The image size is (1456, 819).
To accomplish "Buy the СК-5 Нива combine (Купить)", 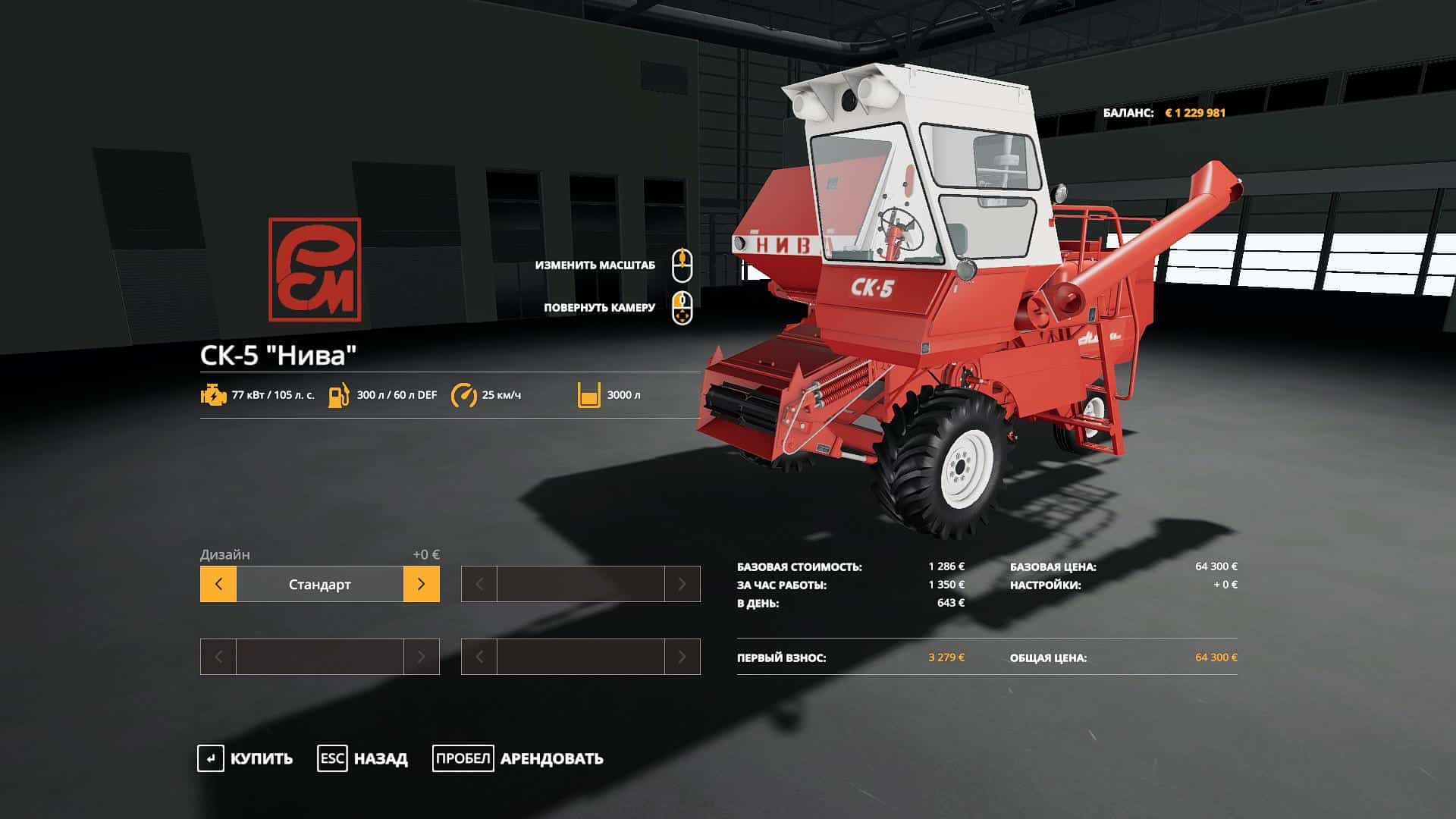I will click(x=246, y=758).
